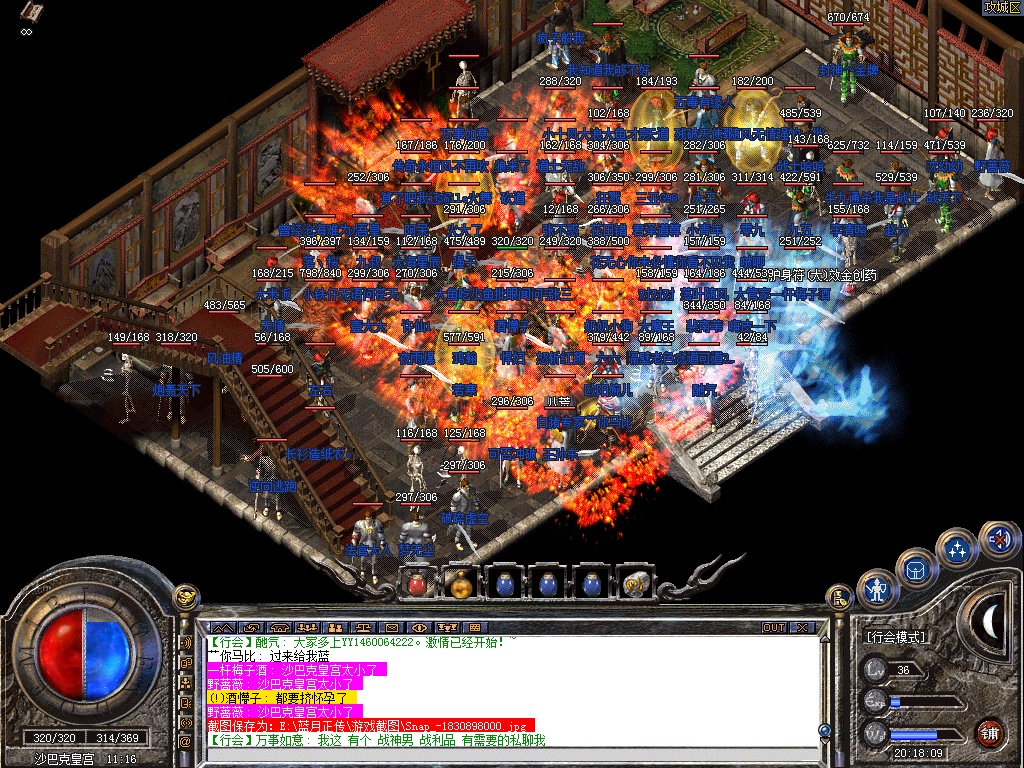This screenshot has width=1024, height=768.
Task: Click the envelope mail button on chat toolbar
Action: pos(392,627)
